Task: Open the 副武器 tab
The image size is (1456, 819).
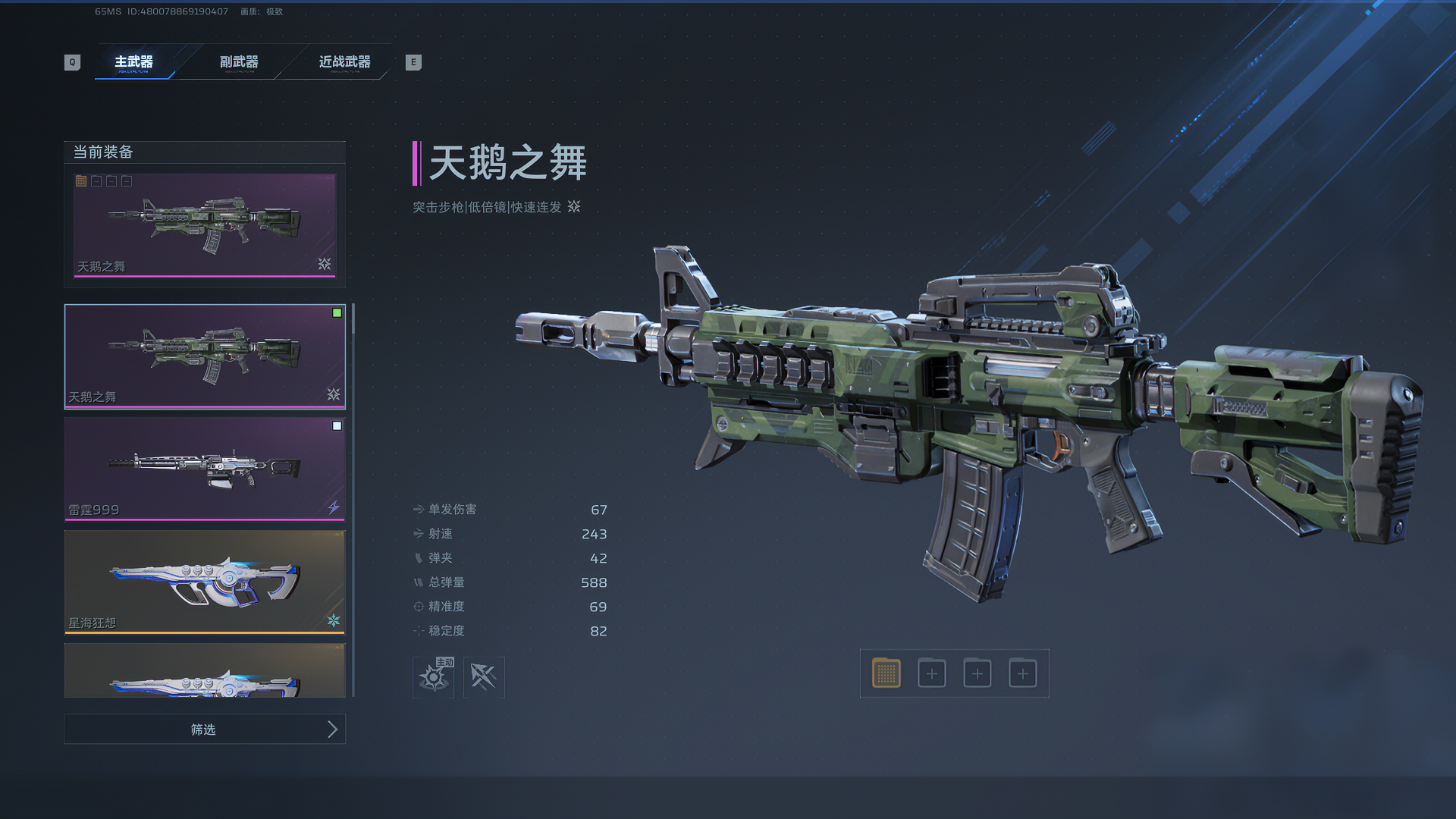Action: tap(239, 62)
